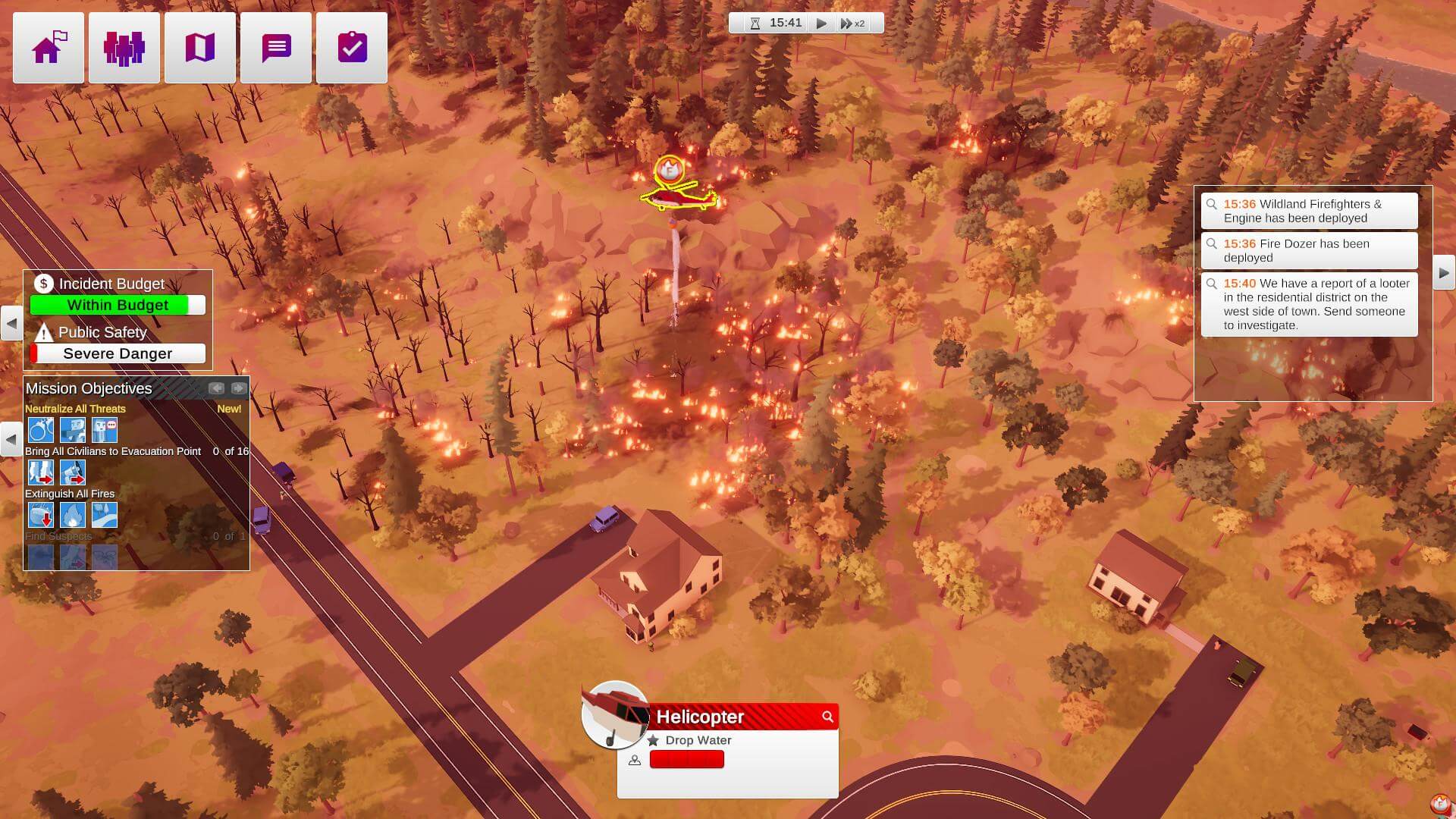Screen dimensions: 1456x819
Task: Collapse the Mission Objectives panel
Action: point(11,439)
